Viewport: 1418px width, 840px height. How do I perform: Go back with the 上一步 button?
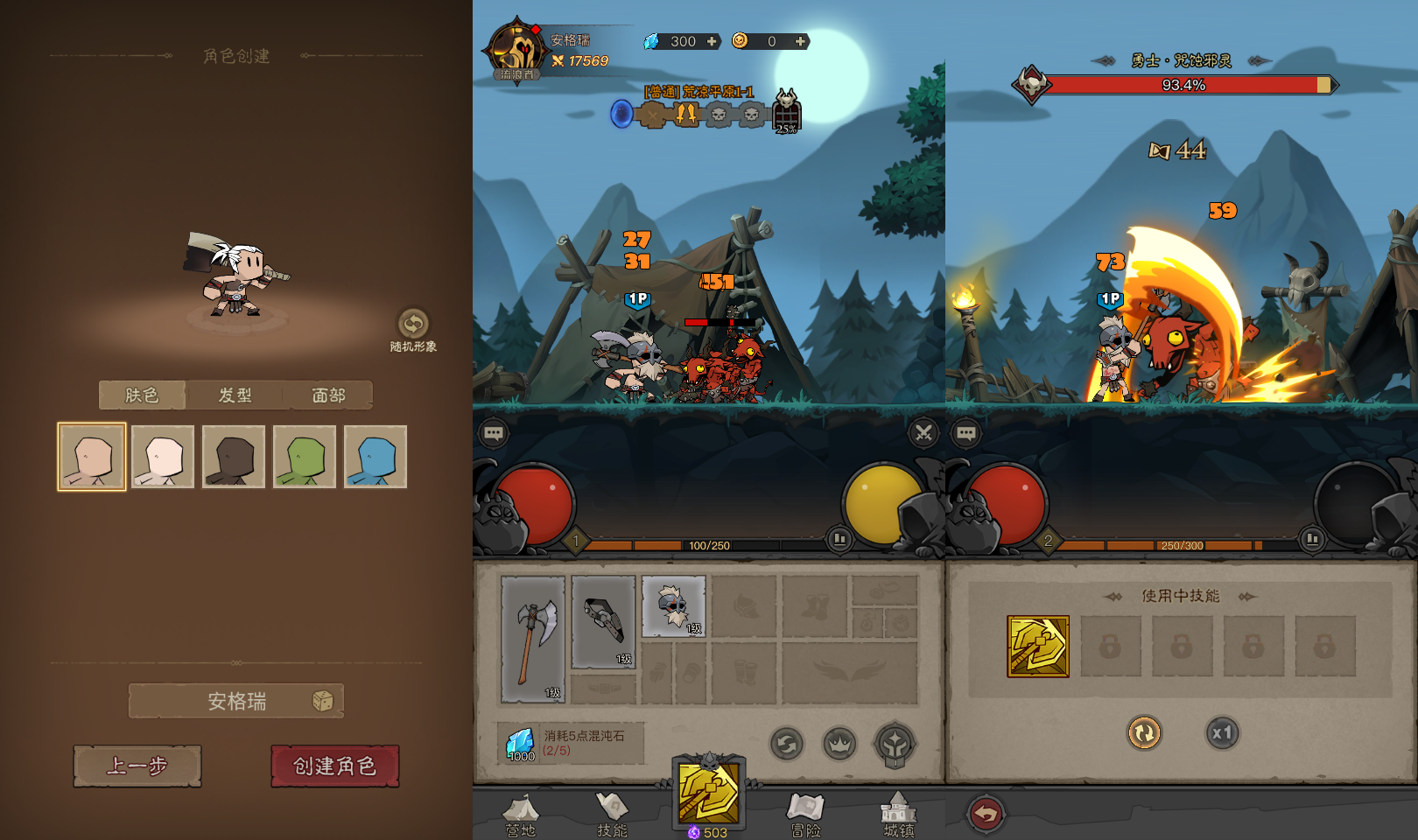[137, 766]
